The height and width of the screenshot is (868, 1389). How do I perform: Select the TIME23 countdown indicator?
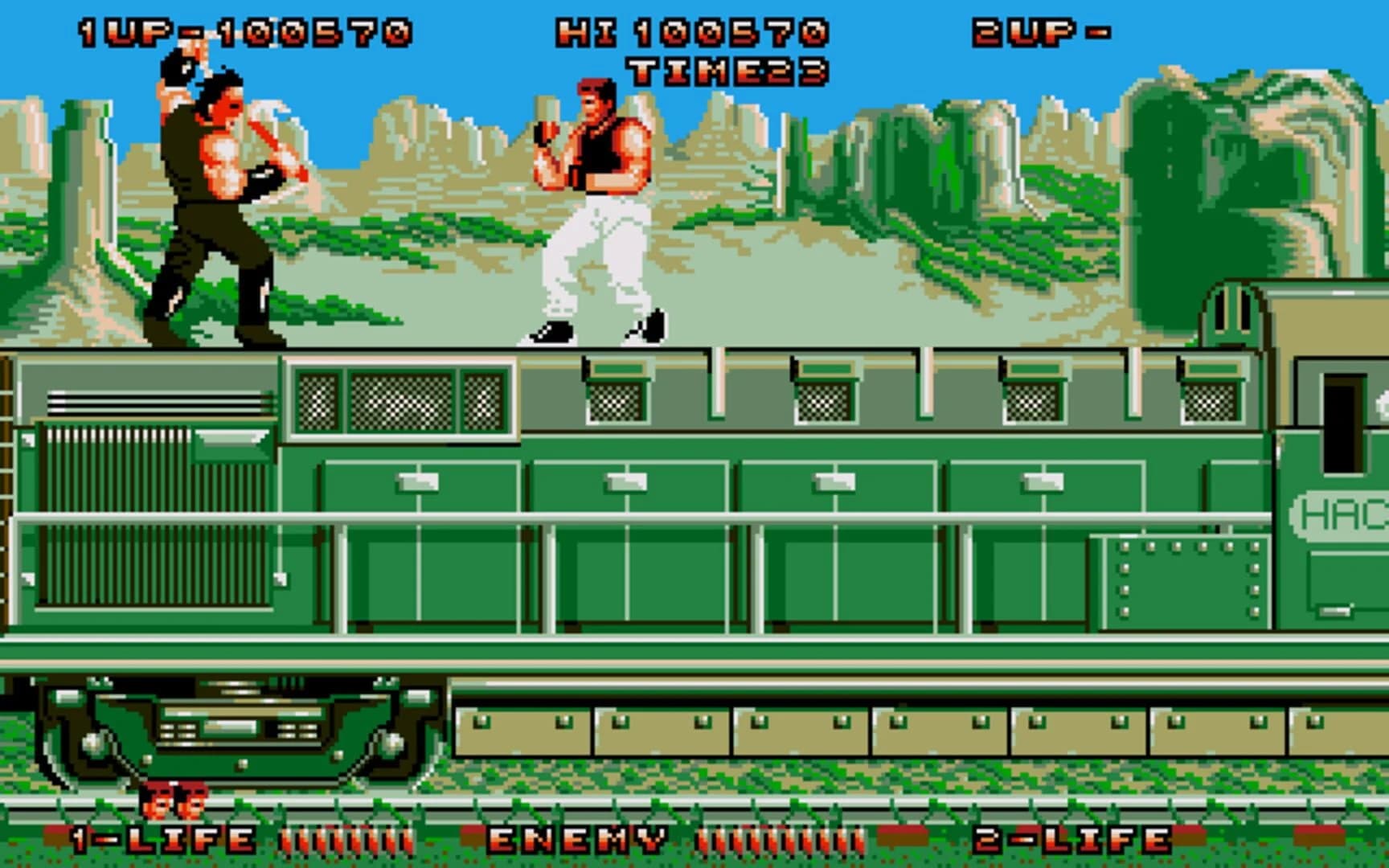(723, 71)
